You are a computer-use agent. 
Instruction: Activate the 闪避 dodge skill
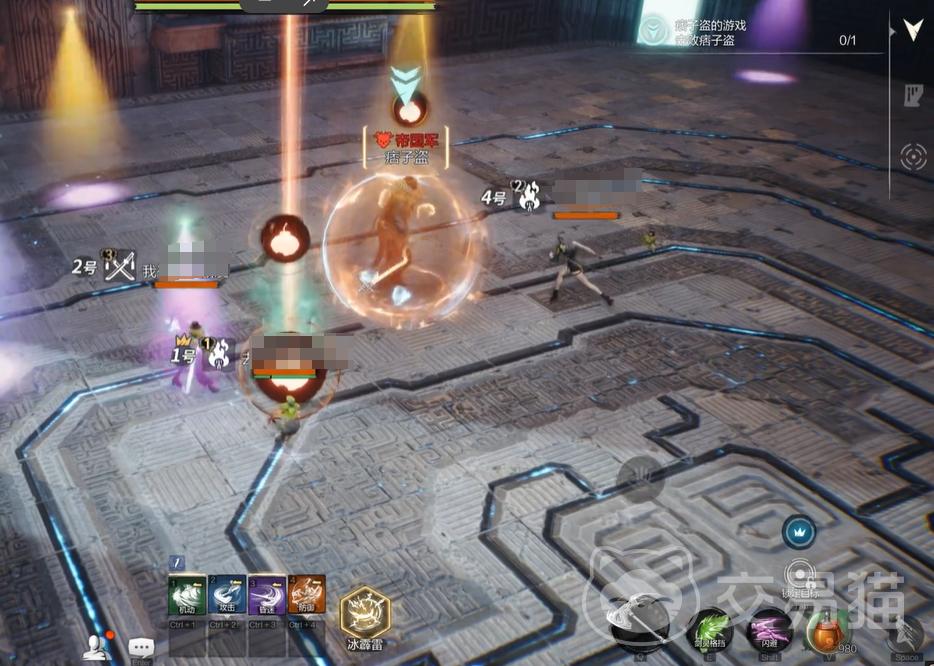pyautogui.click(x=769, y=632)
